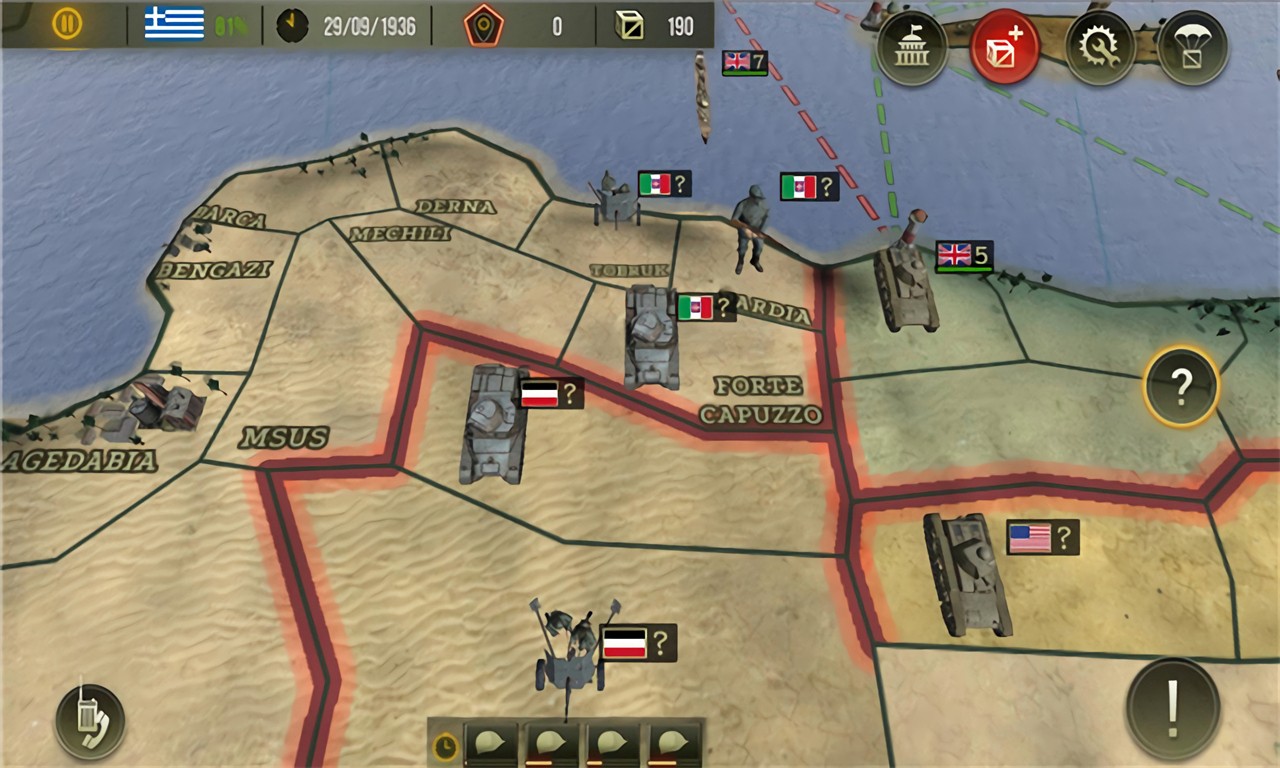Open the question mark help button
1280x768 pixels.
coord(1181,386)
